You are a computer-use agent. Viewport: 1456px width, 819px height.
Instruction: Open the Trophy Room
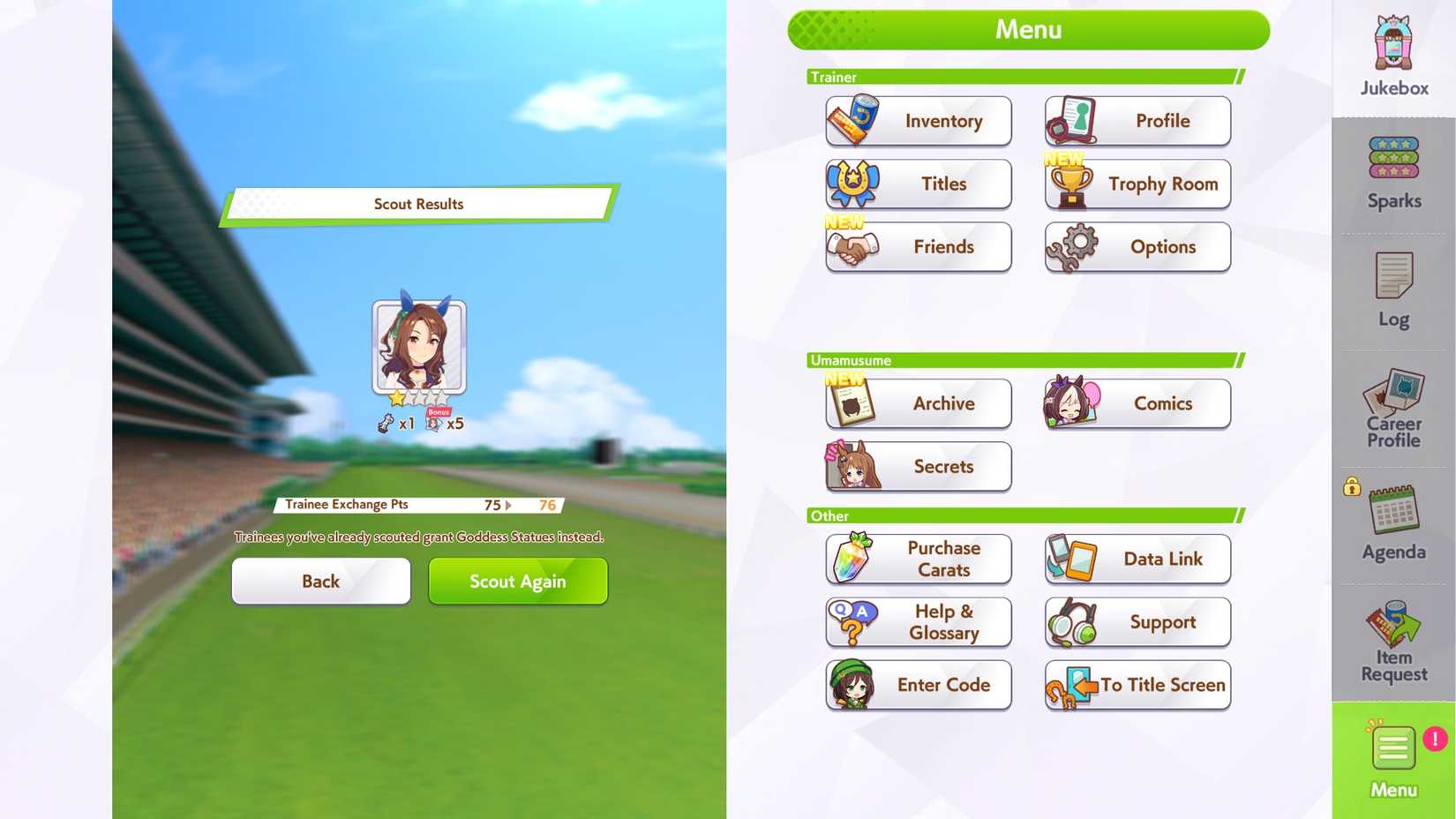pos(1137,184)
